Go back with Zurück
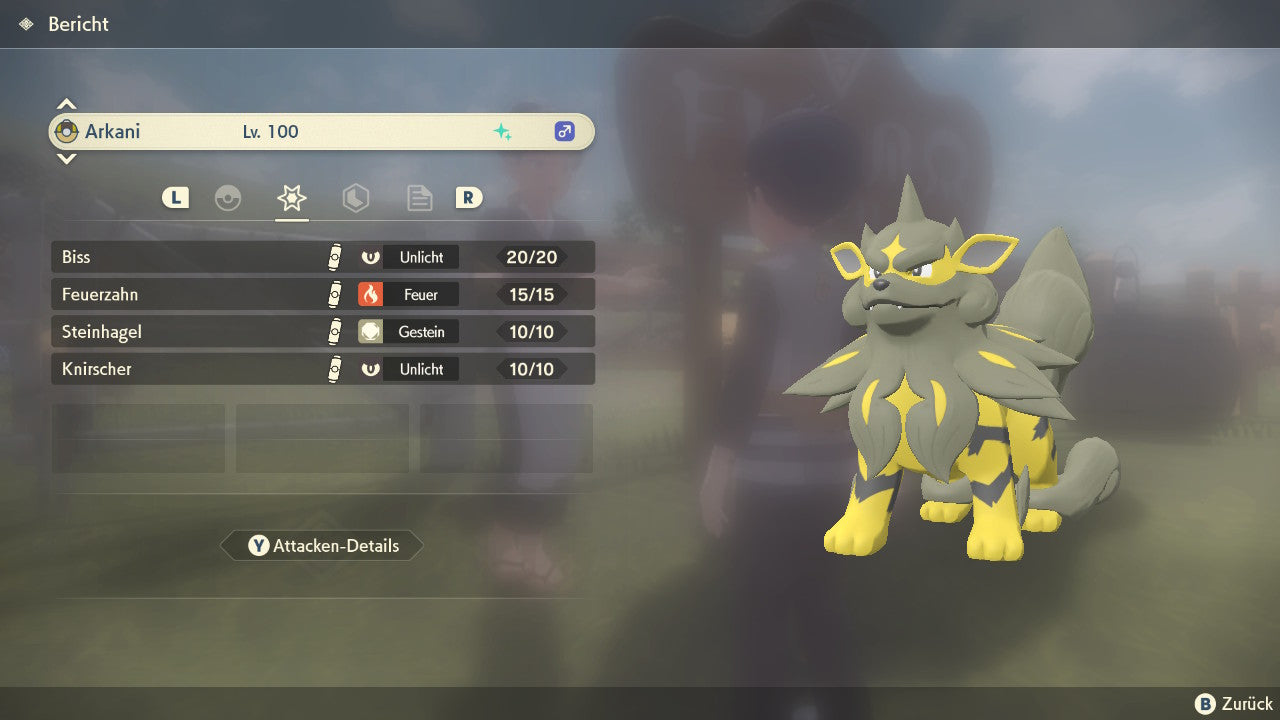The width and height of the screenshot is (1280, 720). (x=1234, y=704)
